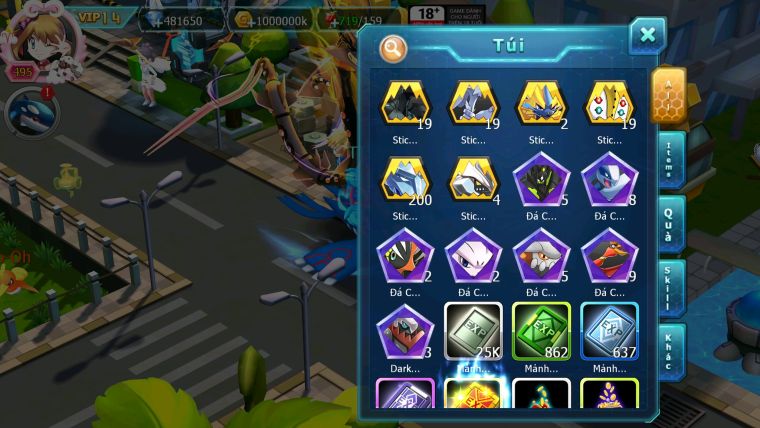This screenshot has width=760, height=428.
Task: Choose the green EXP shard showing 862
Action: 541,332
